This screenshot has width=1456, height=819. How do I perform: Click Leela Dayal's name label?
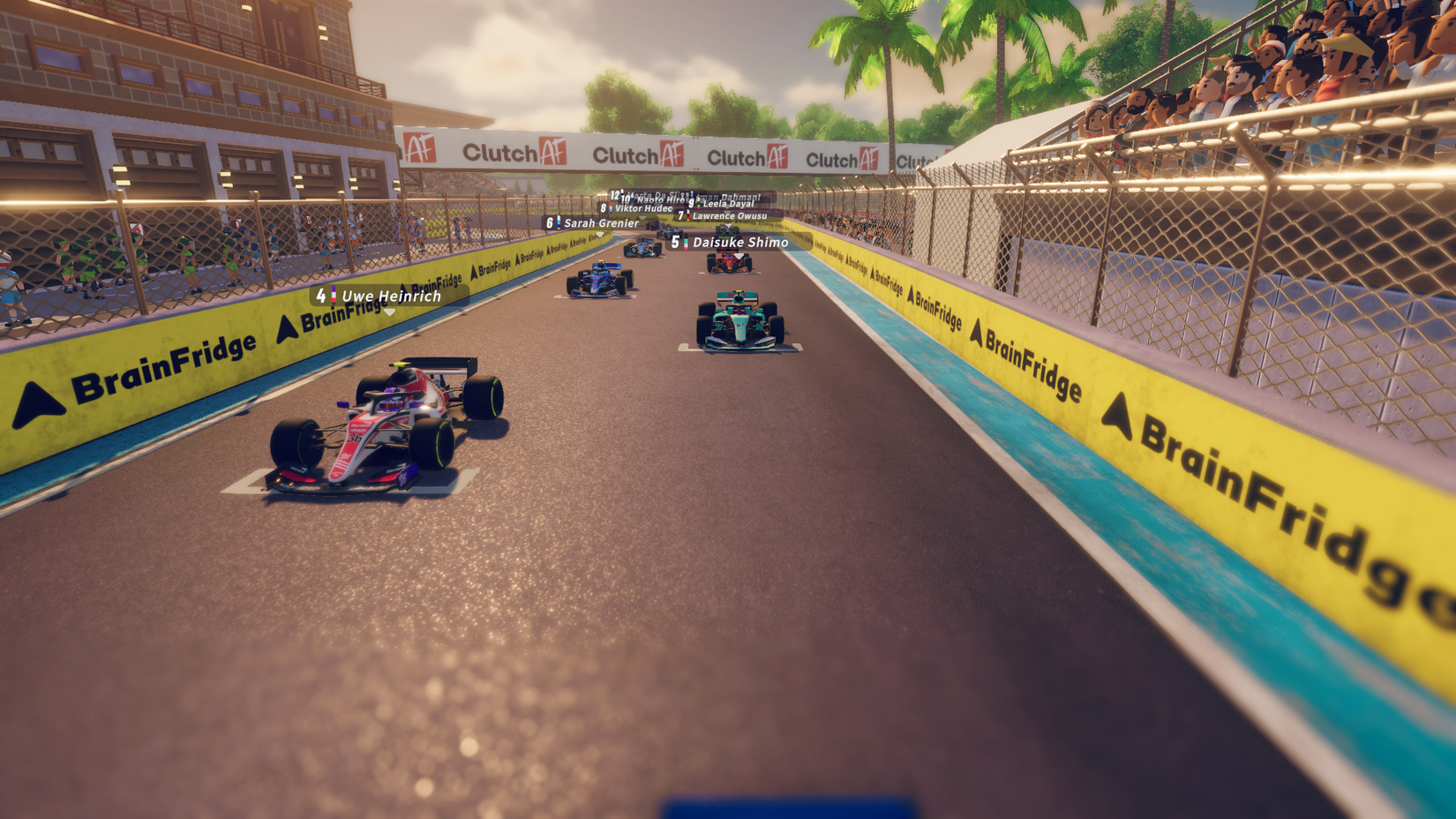(728, 203)
